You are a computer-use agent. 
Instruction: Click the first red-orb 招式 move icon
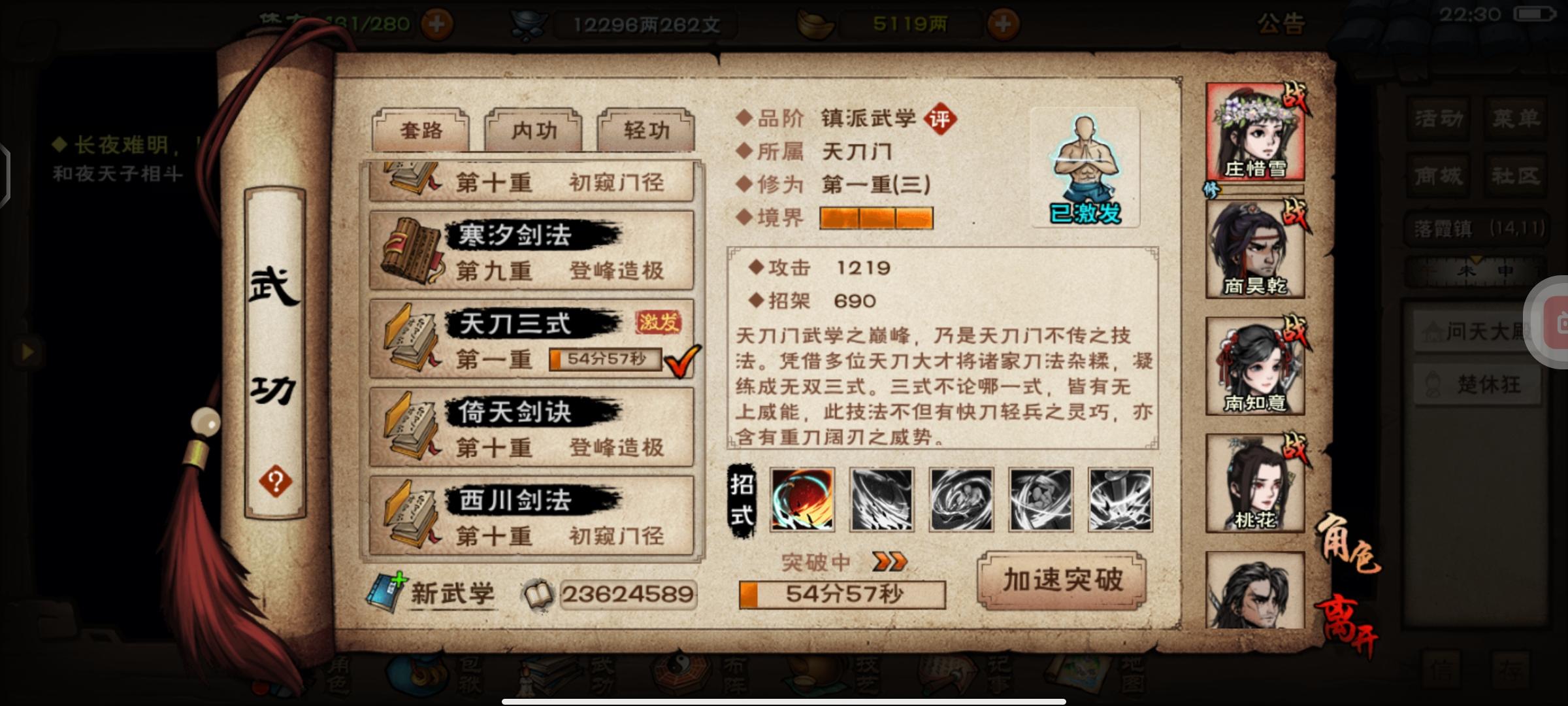click(801, 500)
